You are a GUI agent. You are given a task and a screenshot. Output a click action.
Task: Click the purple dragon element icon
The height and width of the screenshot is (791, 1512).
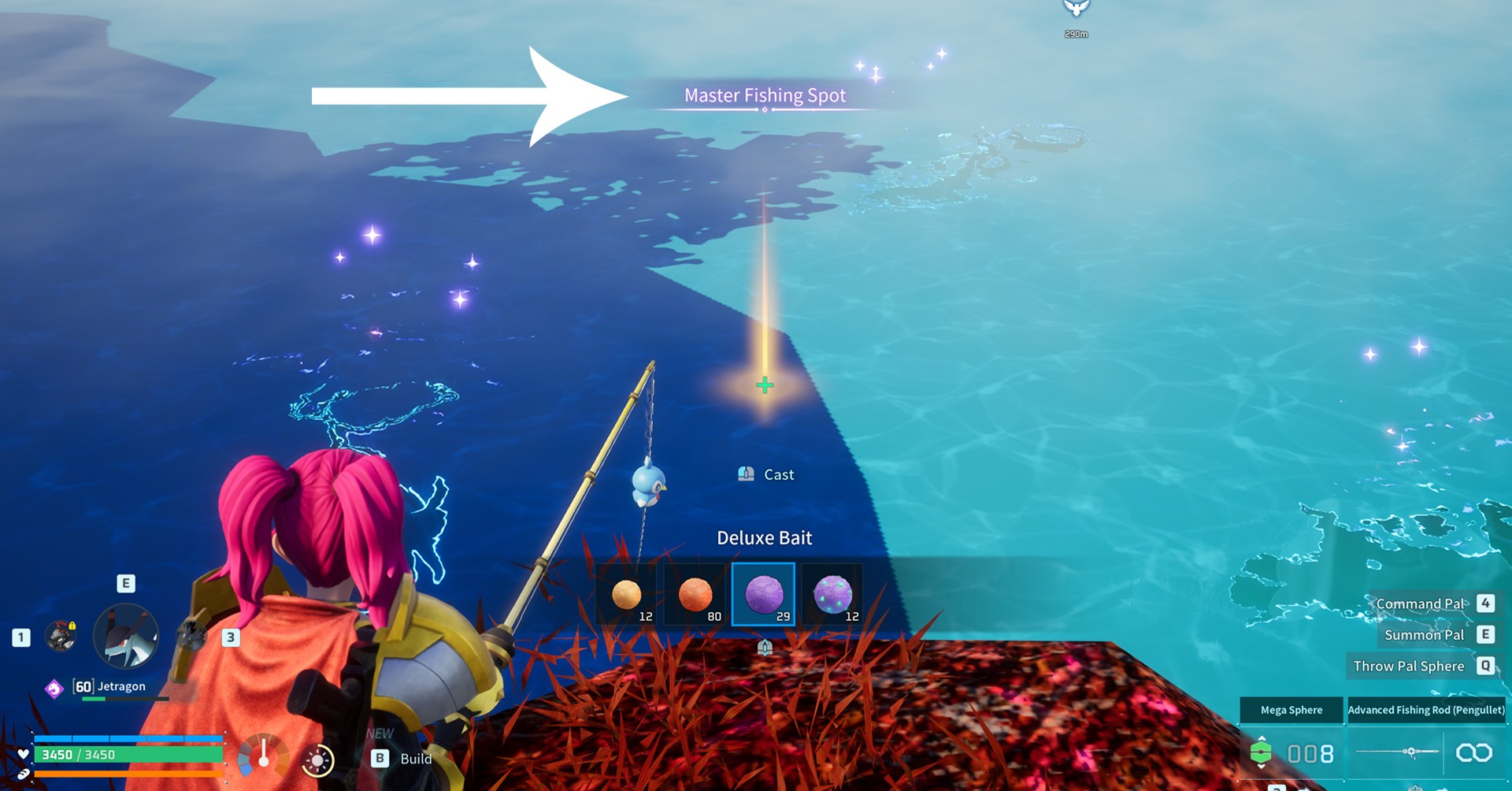[x=54, y=689]
